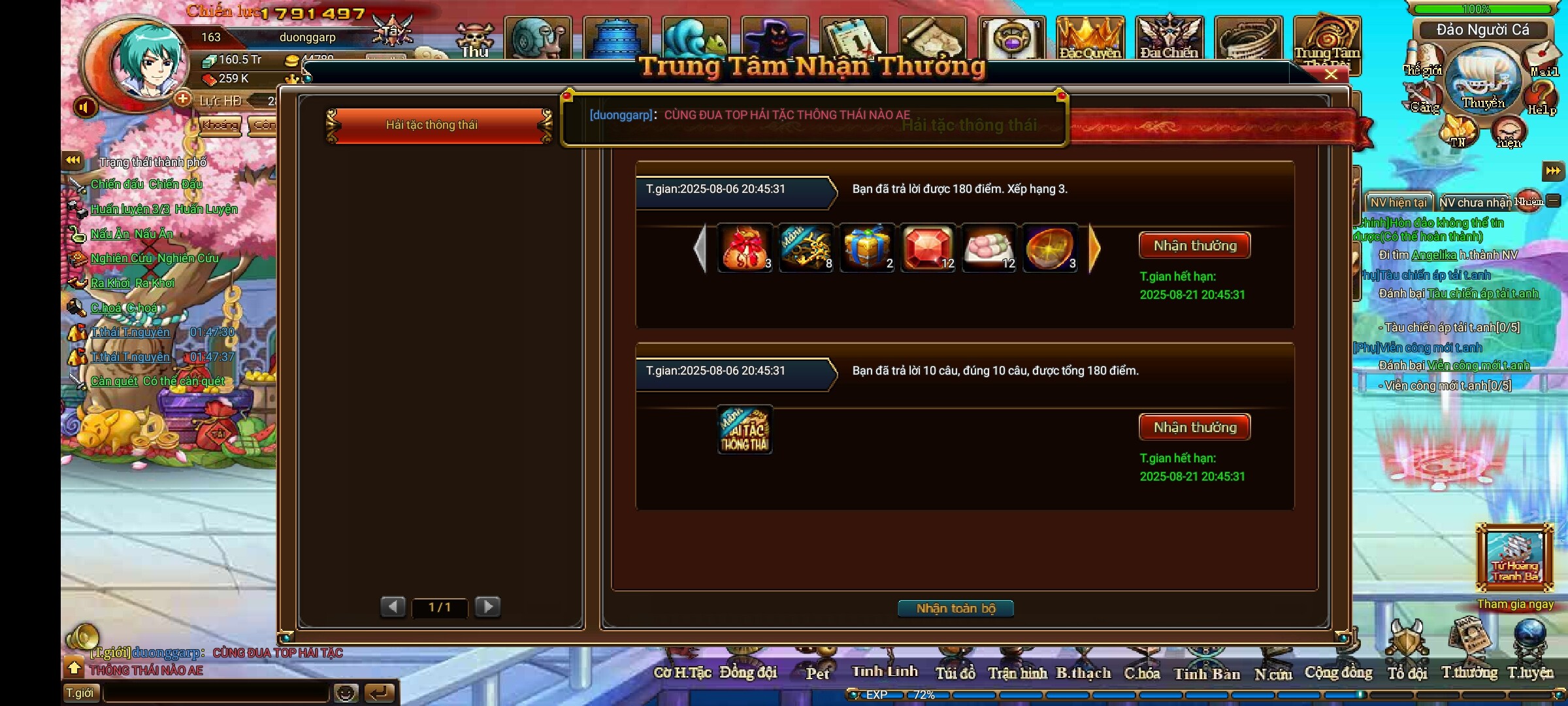Close the Trung Tâm Nhận Thưởng window
1568x706 pixels.
(x=1331, y=75)
